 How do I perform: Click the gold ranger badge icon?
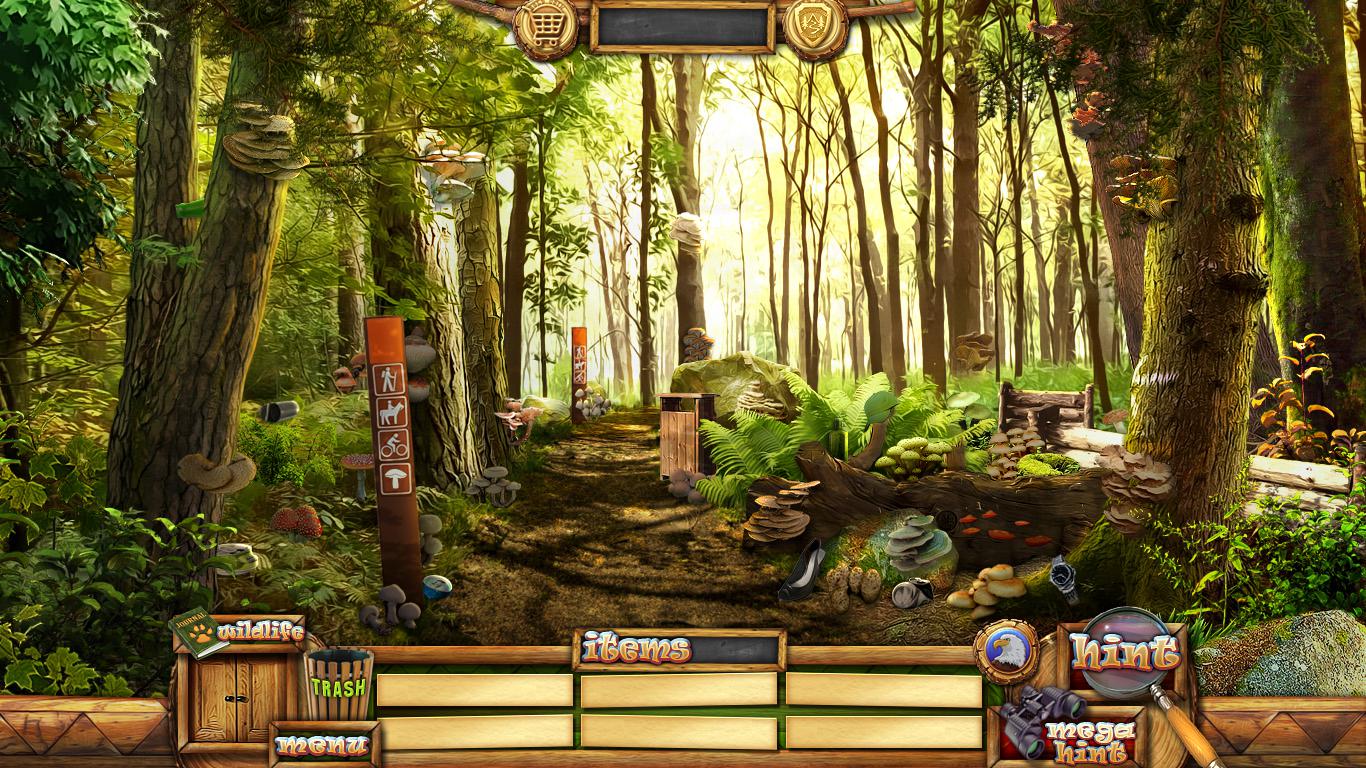tap(815, 27)
